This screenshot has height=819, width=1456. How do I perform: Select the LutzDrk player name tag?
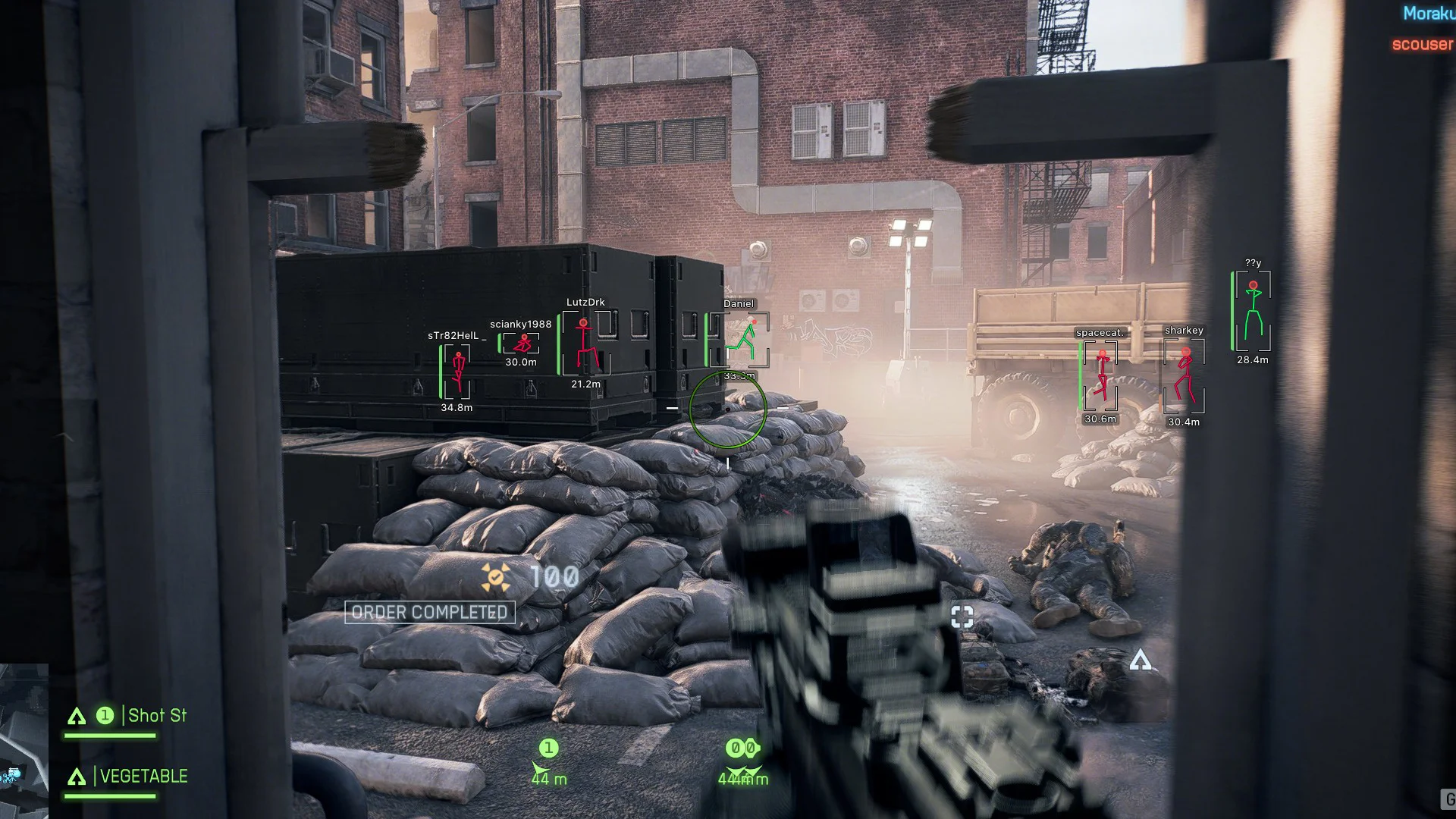(585, 303)
